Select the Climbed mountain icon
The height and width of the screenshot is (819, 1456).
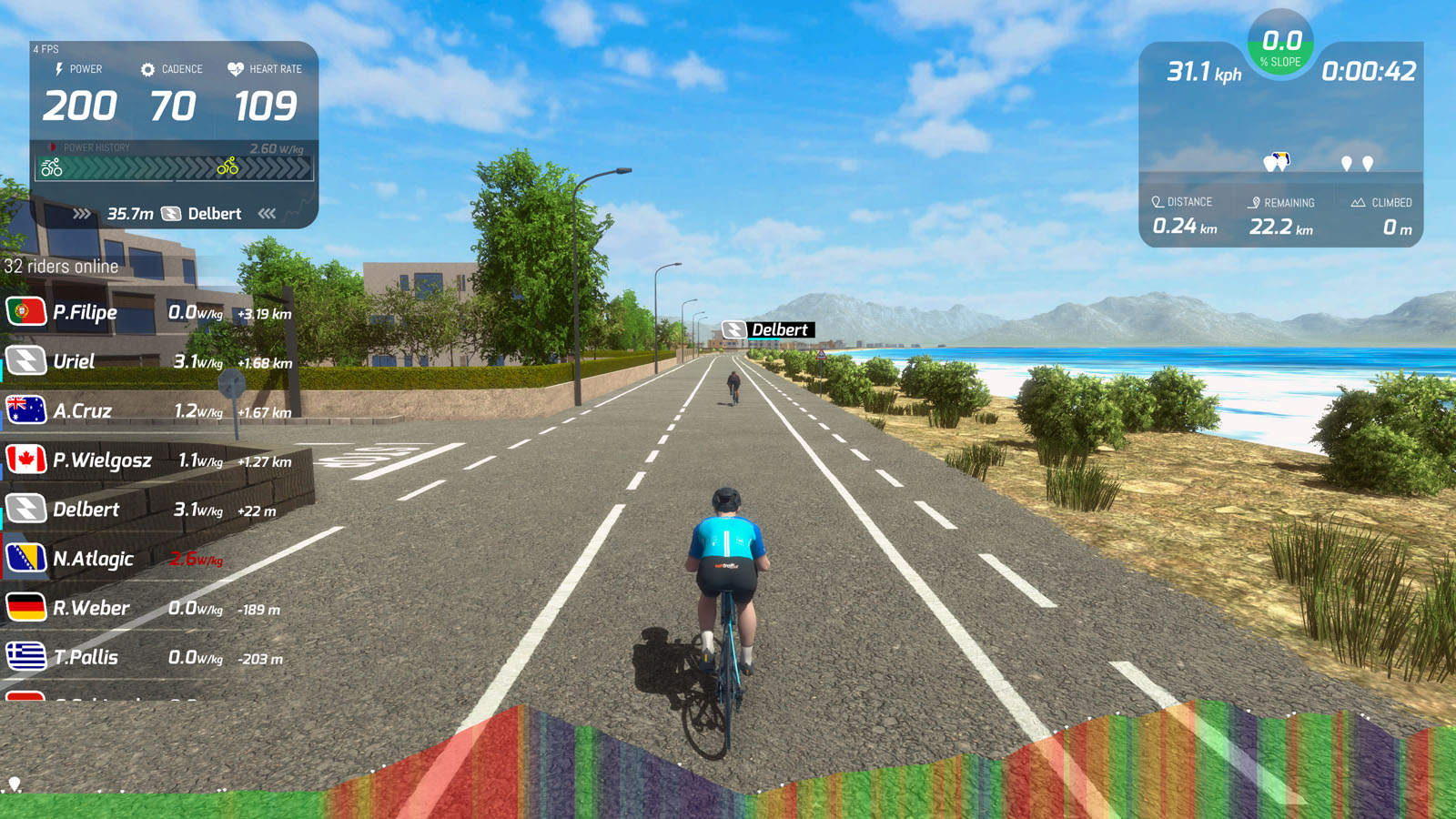coord(1360,202)
